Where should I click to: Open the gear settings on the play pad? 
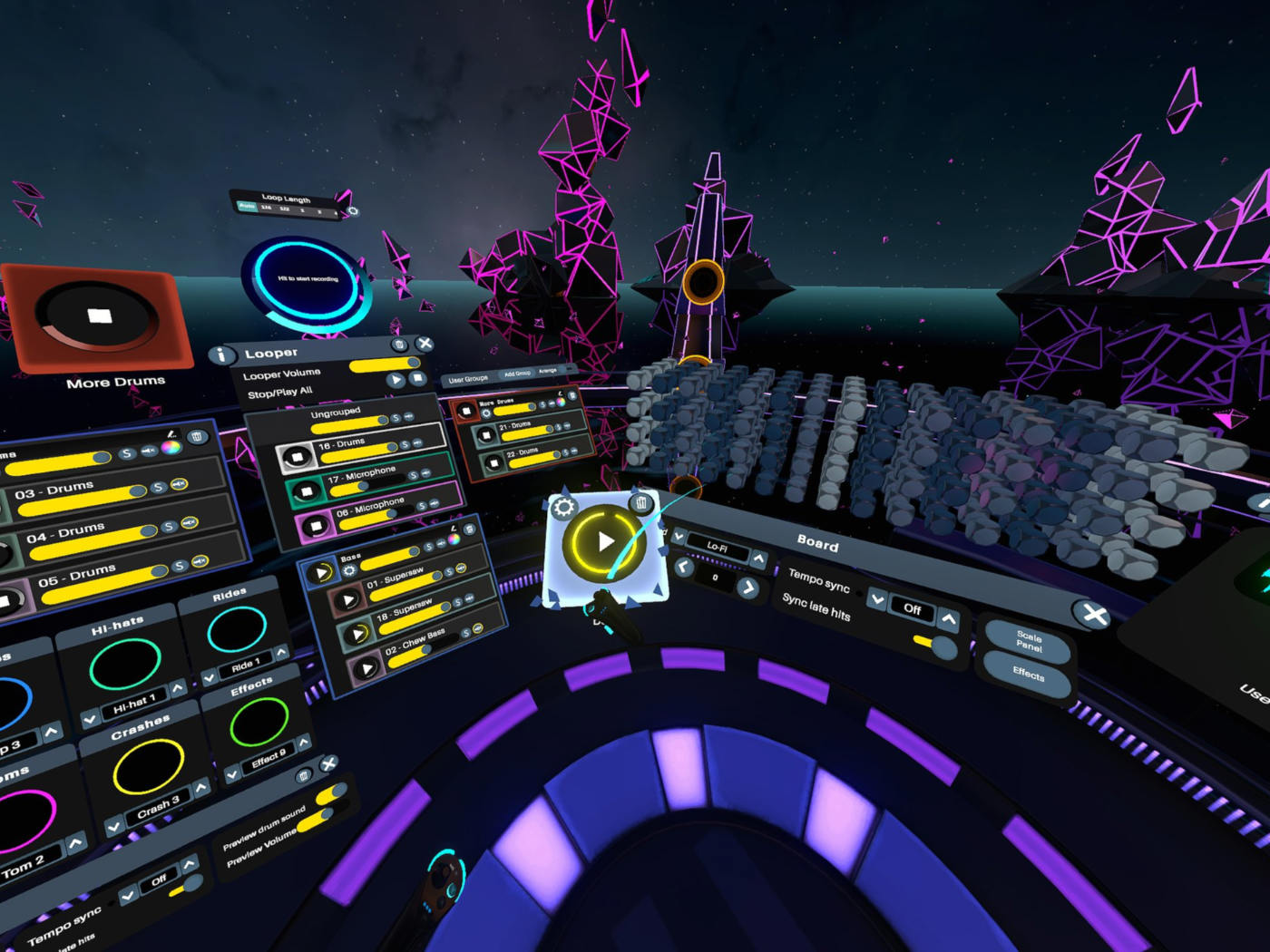pos(563,507)
